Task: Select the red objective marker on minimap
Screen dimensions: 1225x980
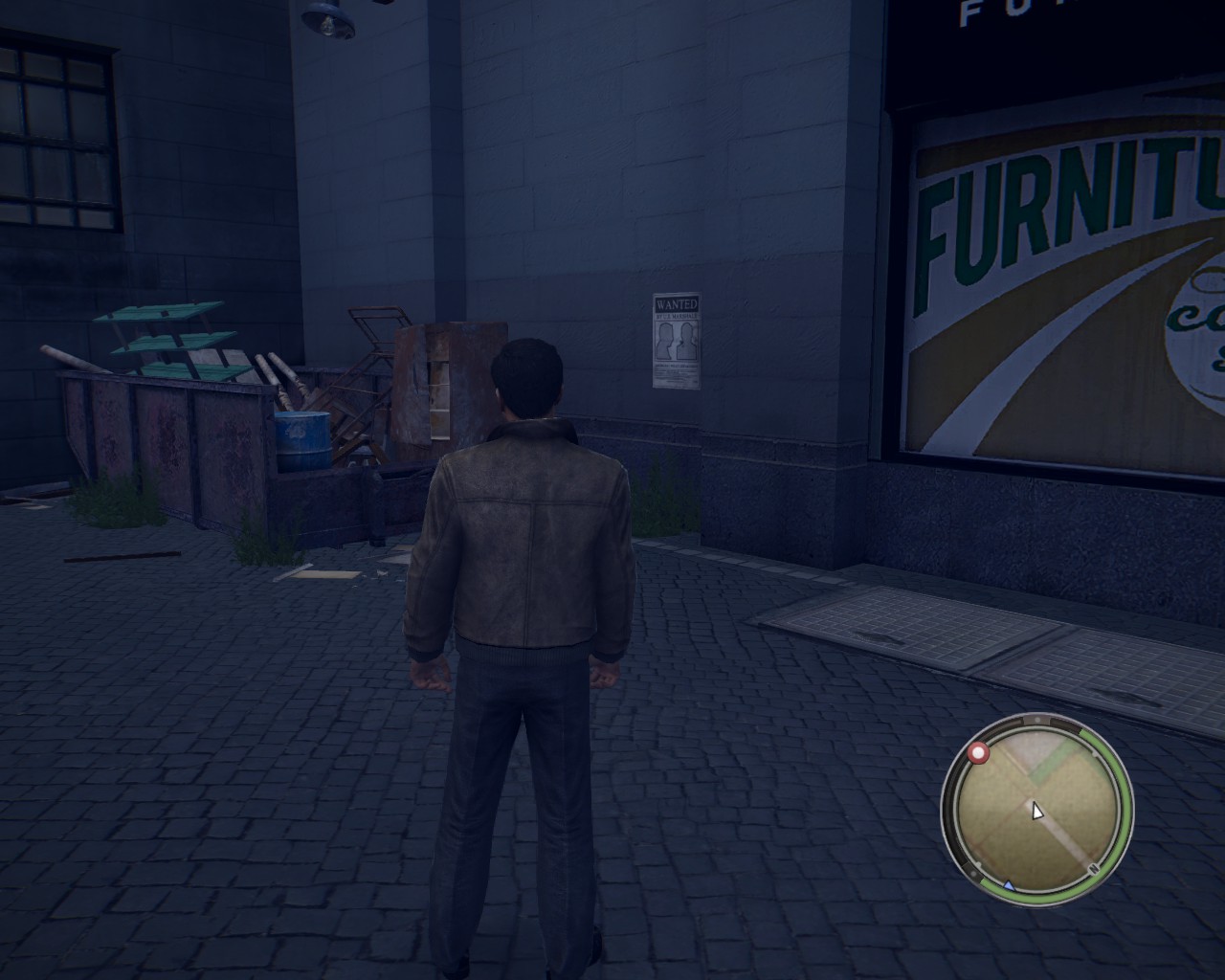Action: [978, 753]
